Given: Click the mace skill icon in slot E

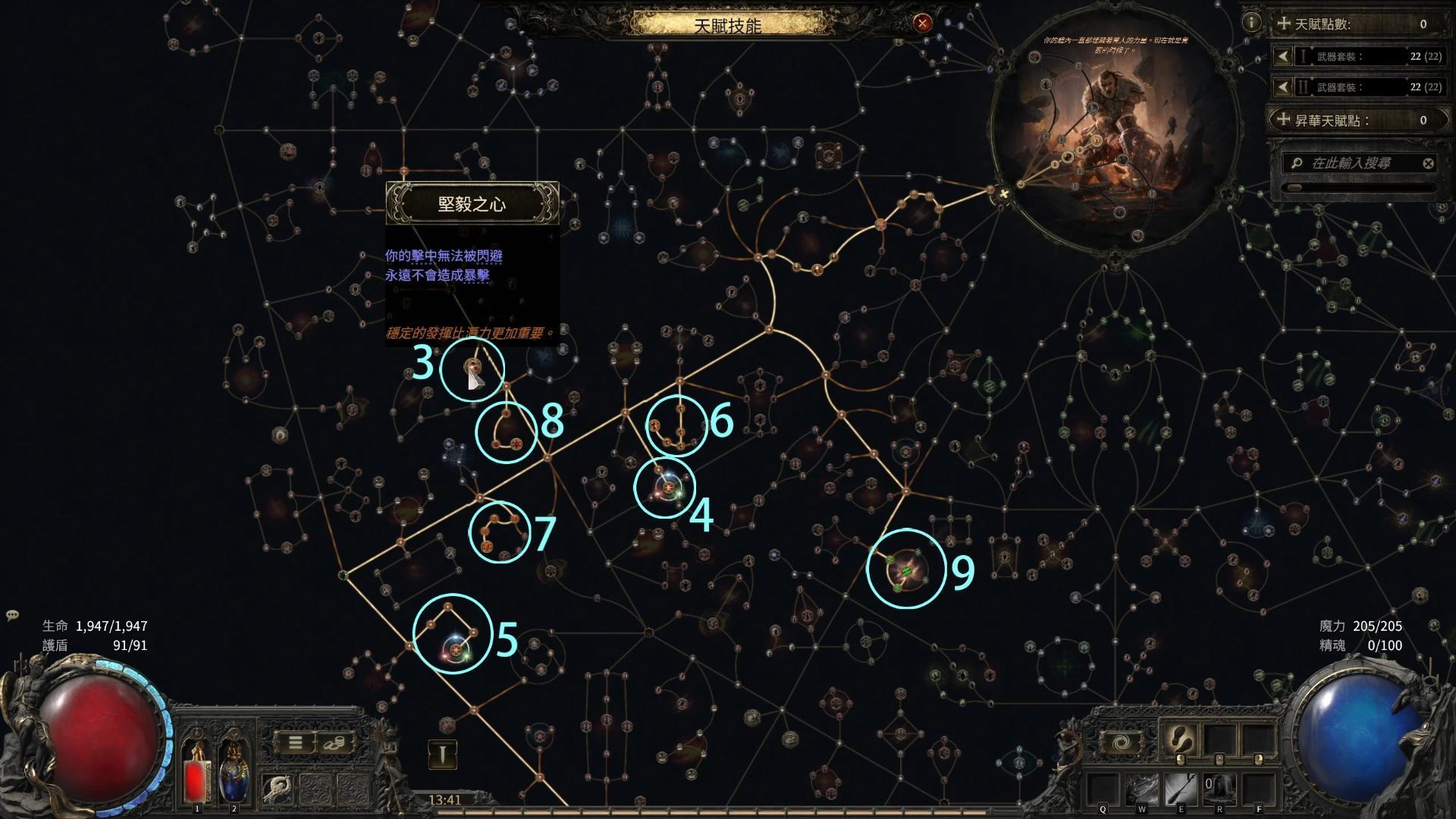Looking at the screenshot, I should [x=1181, y=790].
